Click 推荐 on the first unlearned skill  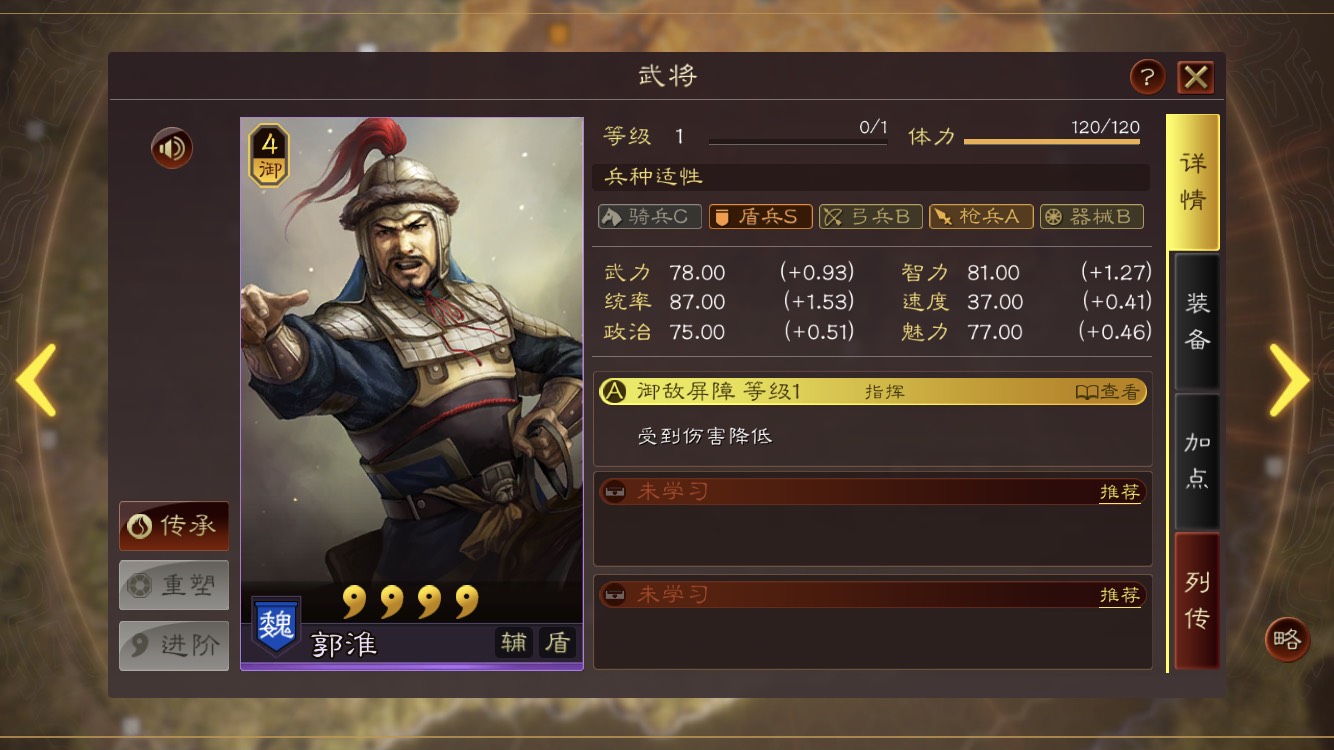click(1121, 492)
